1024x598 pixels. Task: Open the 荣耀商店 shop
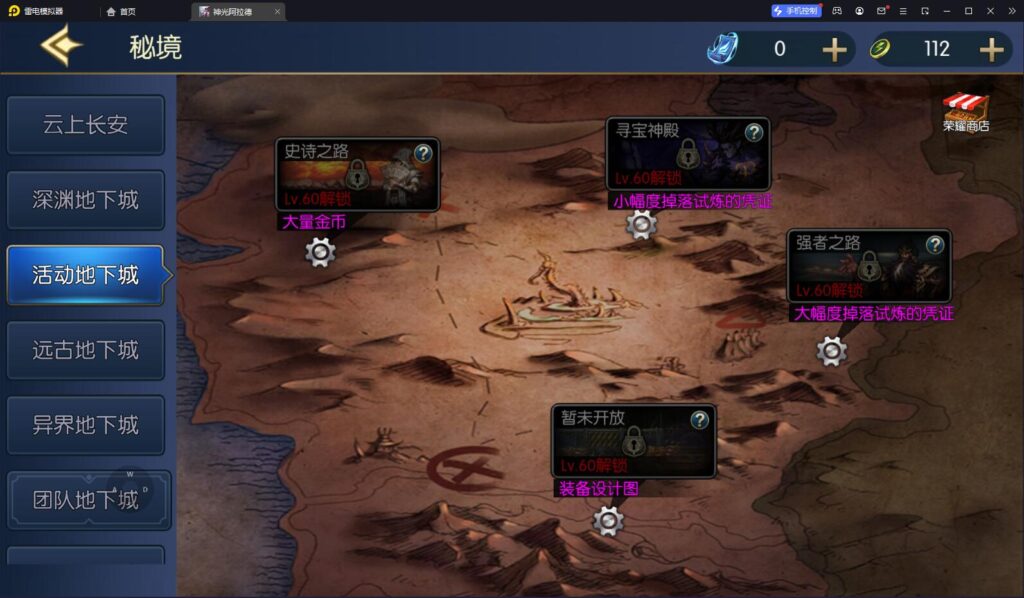tap(966, 111)
